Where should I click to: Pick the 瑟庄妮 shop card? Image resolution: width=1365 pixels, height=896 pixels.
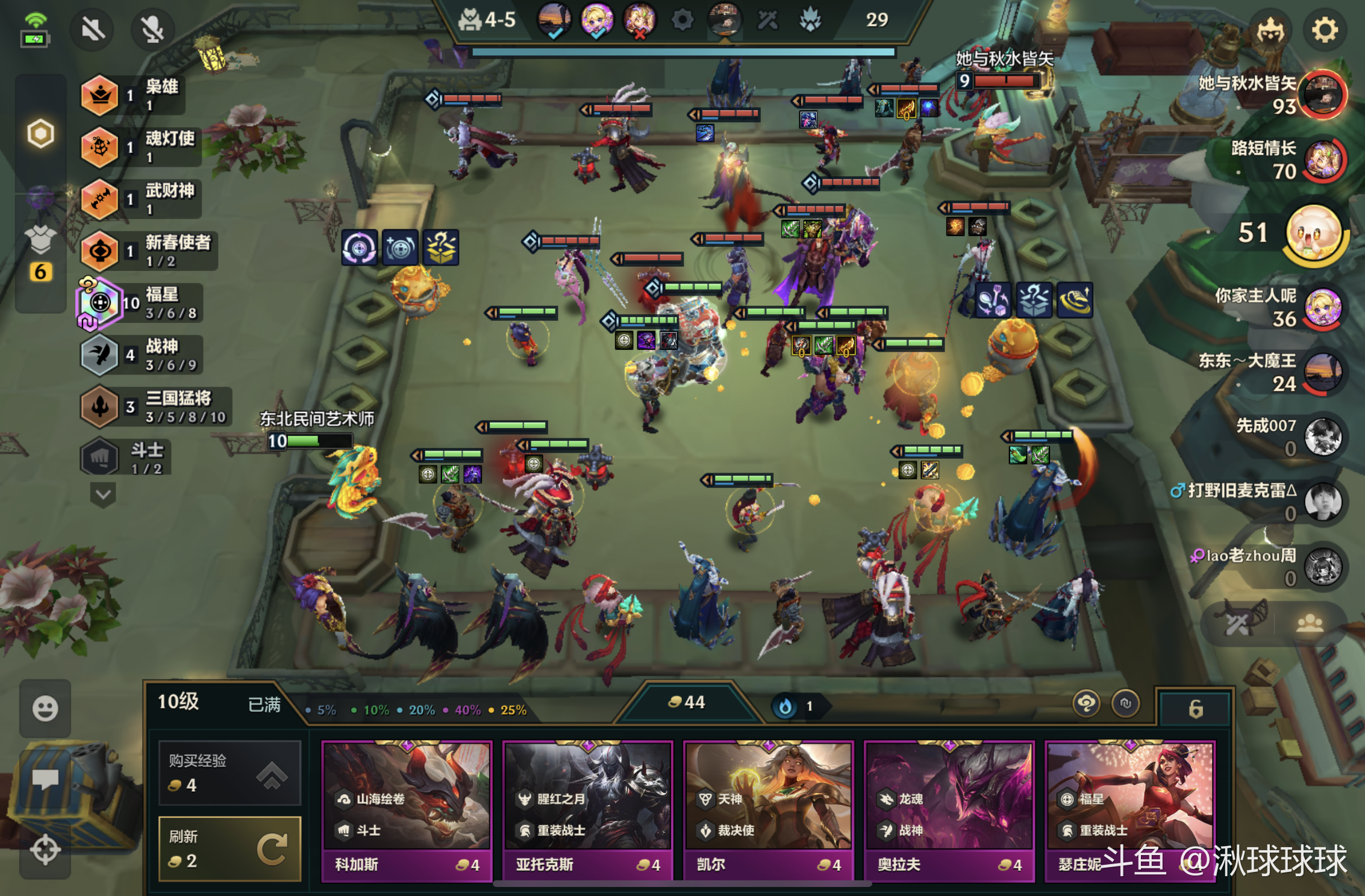tap(1129, 810)
